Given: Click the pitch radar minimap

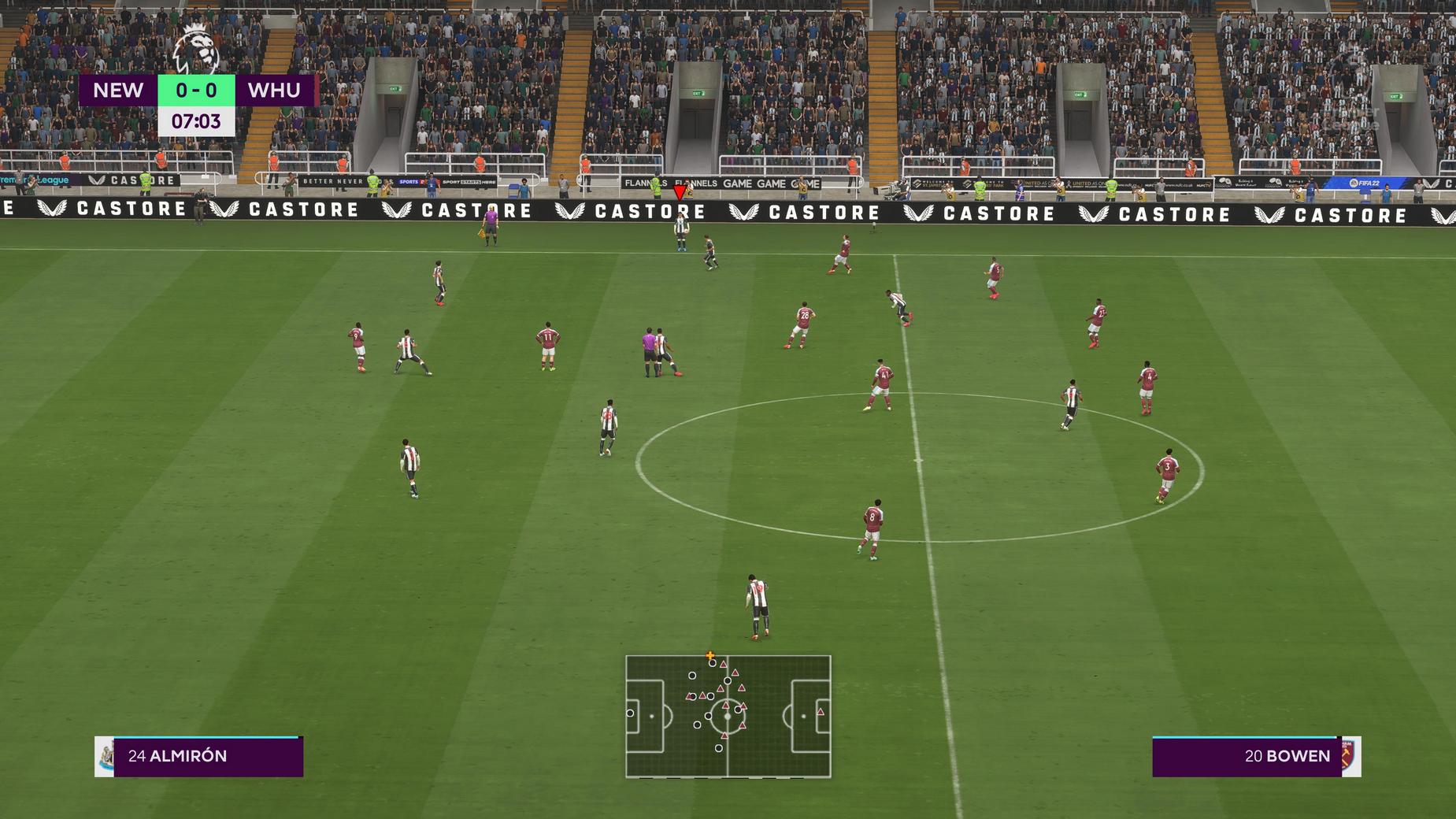Looking at the screenshot, I should (728, 716).
